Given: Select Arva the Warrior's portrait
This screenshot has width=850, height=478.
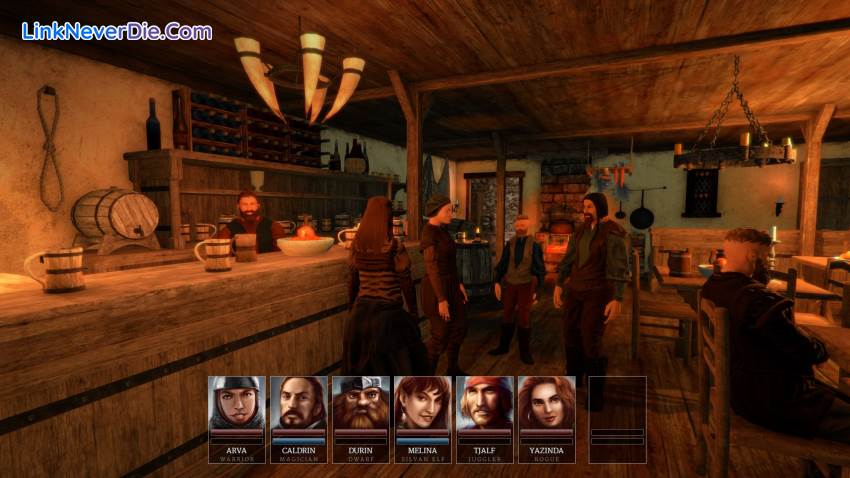Looking at the screenshot, I should (237, 403).
